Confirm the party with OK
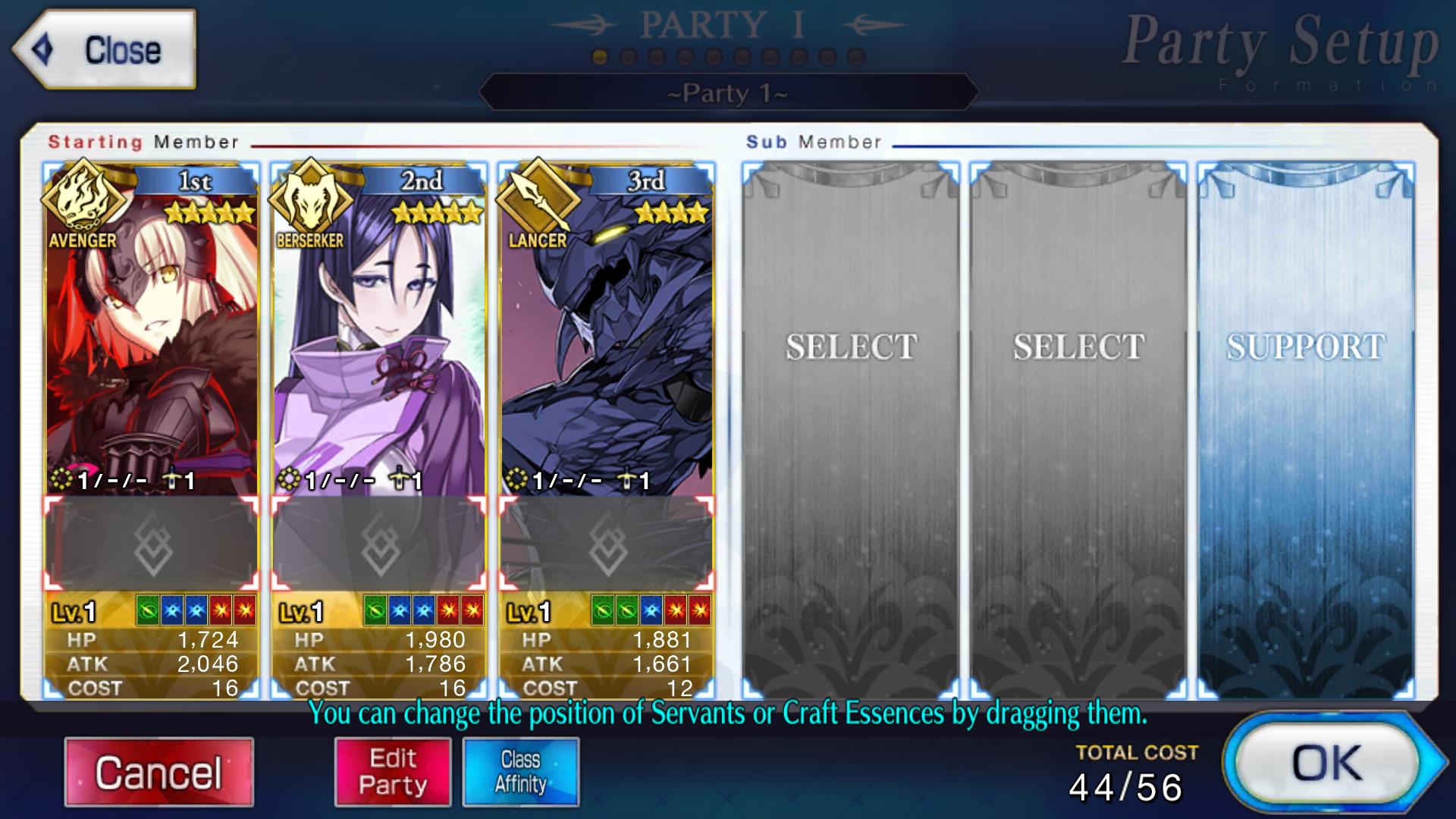The height and width of the screenshot is (819, 1456). 1328,763
